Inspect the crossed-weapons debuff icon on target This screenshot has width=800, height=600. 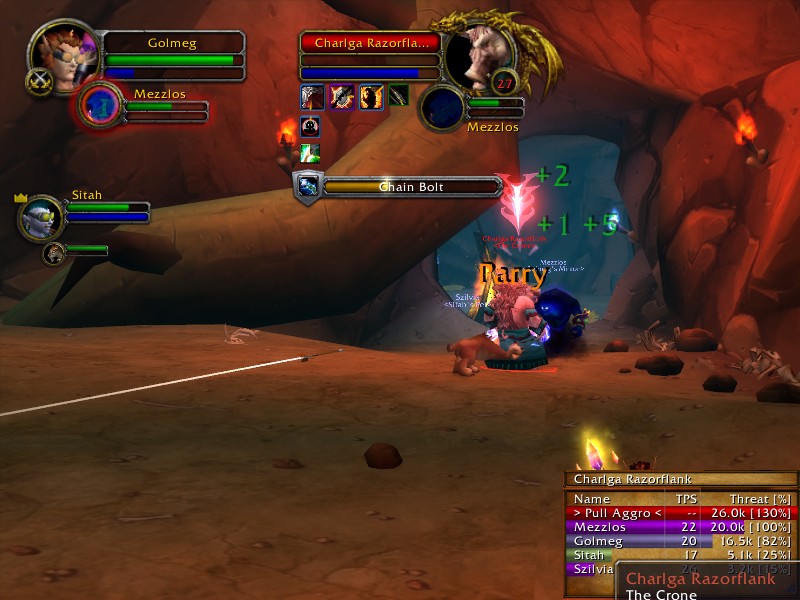(342, 96)
